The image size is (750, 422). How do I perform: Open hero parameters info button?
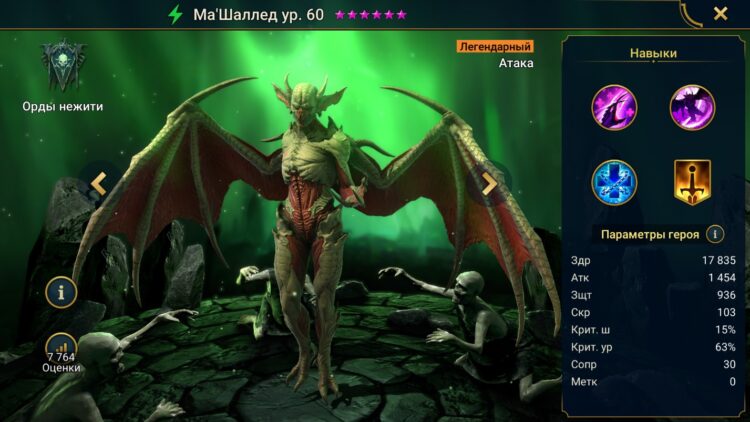[715, 234]
